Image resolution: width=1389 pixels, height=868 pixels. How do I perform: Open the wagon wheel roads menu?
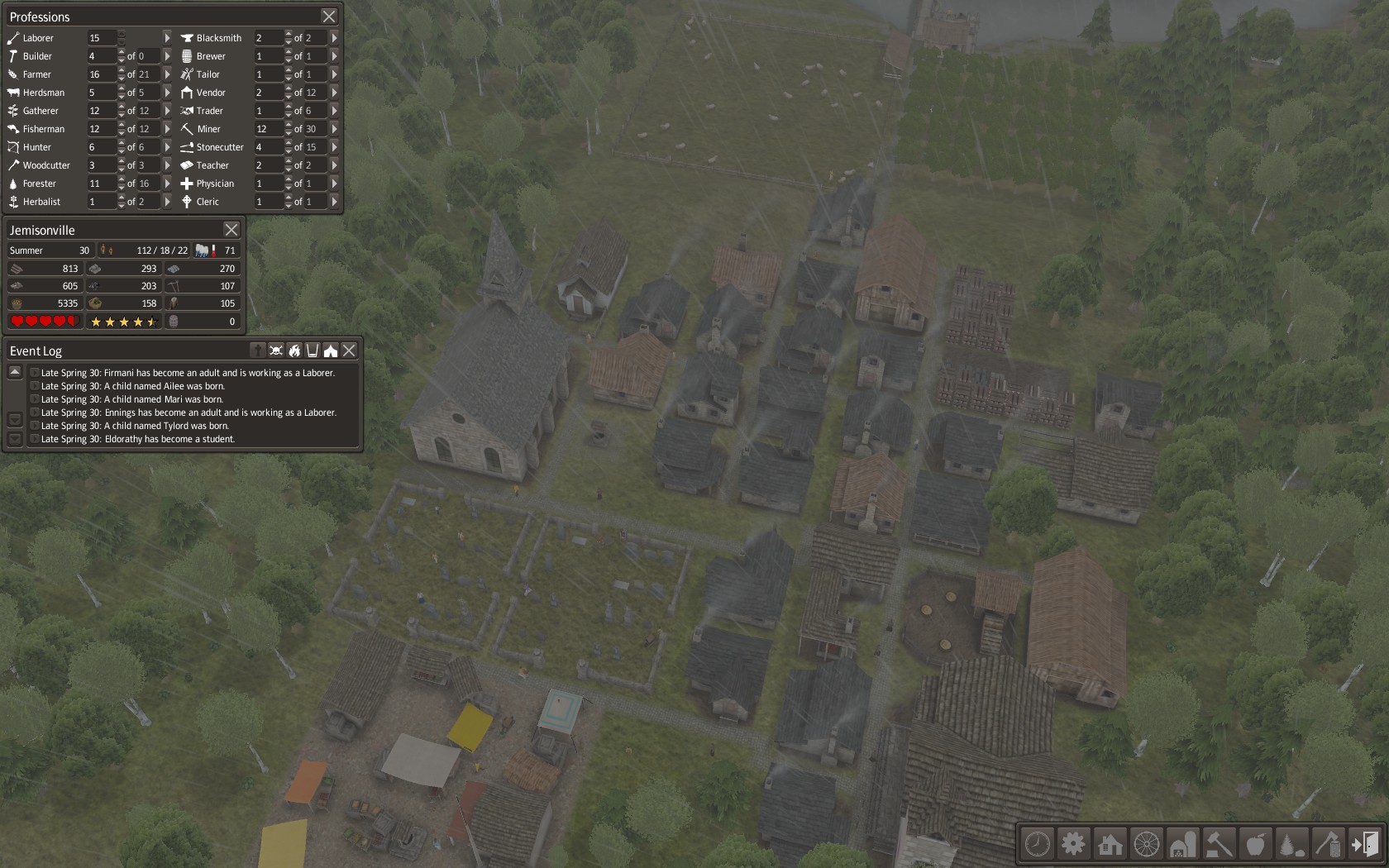(x=1146, y=844)
